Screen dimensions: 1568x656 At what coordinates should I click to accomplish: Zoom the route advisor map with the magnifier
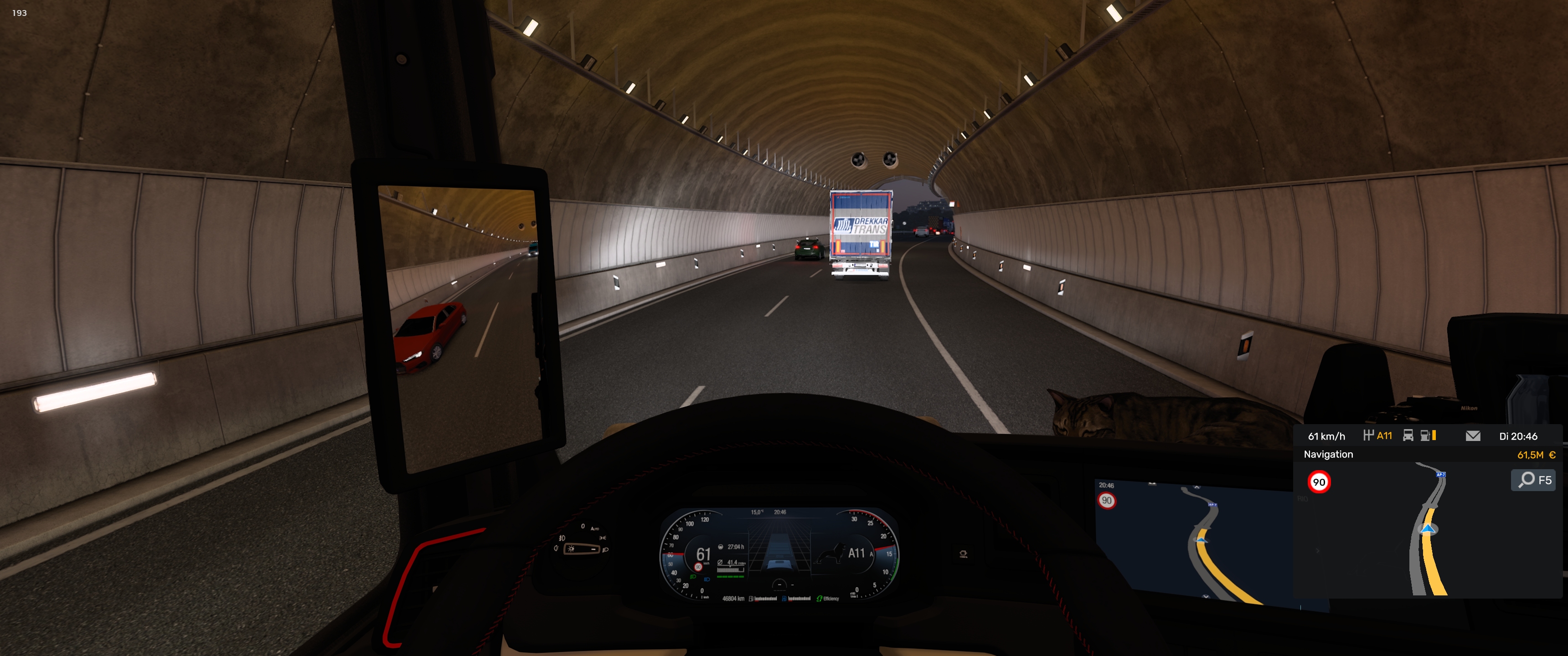coord(1533,480)
